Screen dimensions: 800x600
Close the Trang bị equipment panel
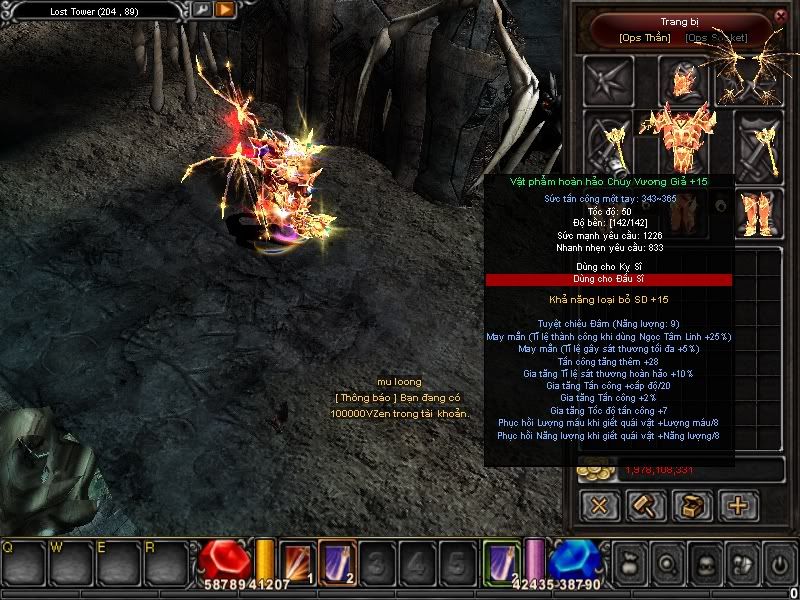781,16
